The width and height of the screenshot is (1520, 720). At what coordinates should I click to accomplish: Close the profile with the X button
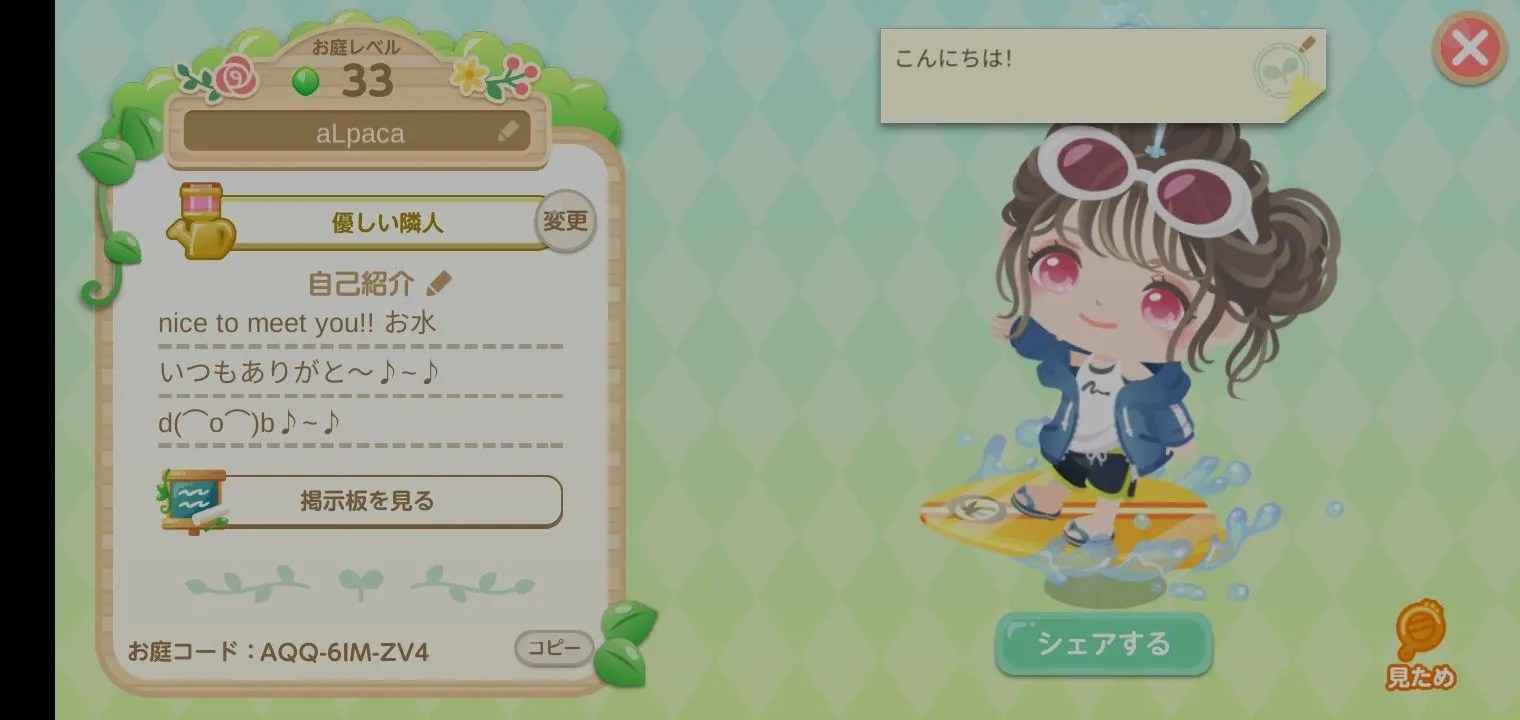point(1468,48)
